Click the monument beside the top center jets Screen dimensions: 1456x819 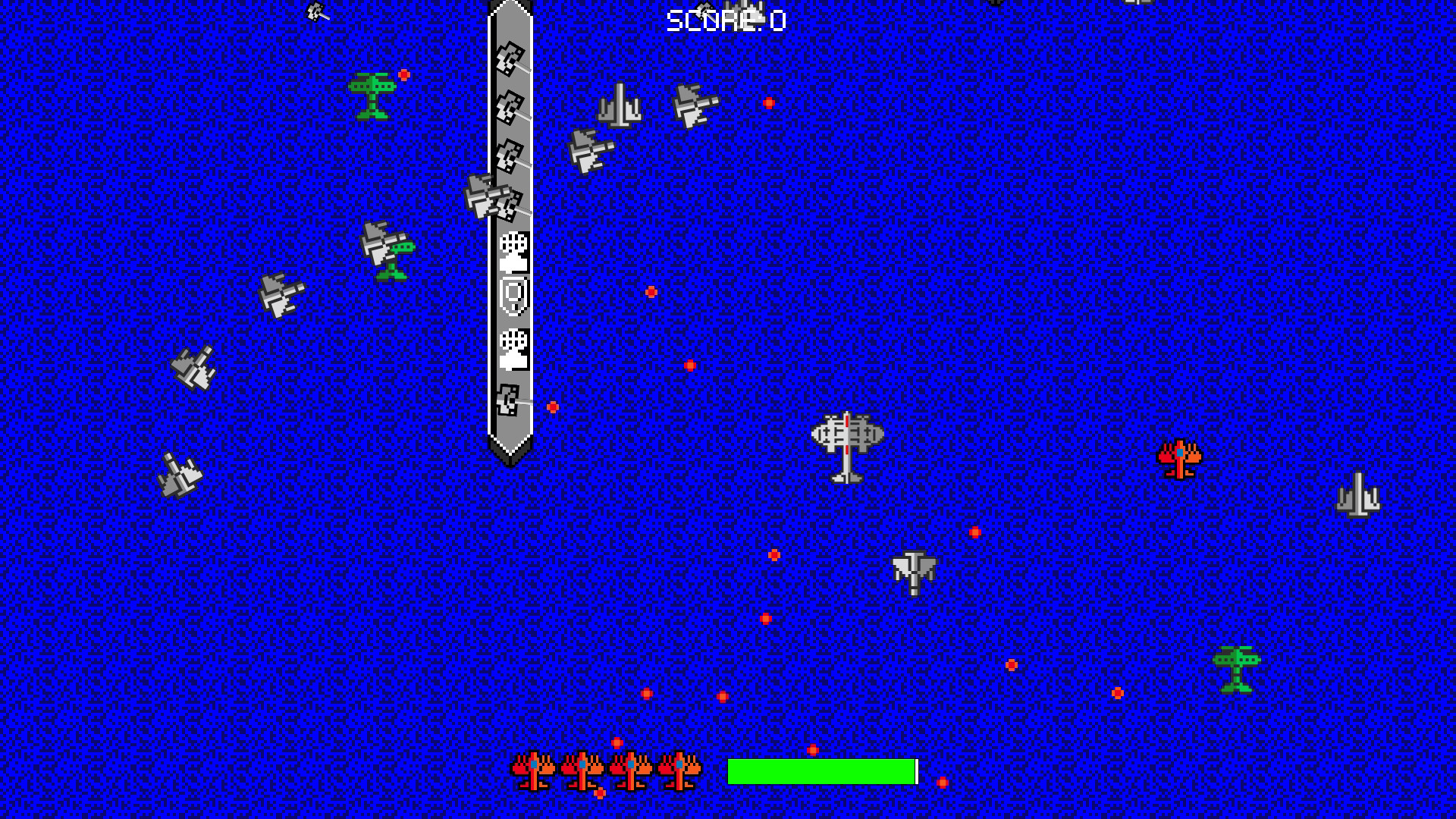tap(620, 105)
